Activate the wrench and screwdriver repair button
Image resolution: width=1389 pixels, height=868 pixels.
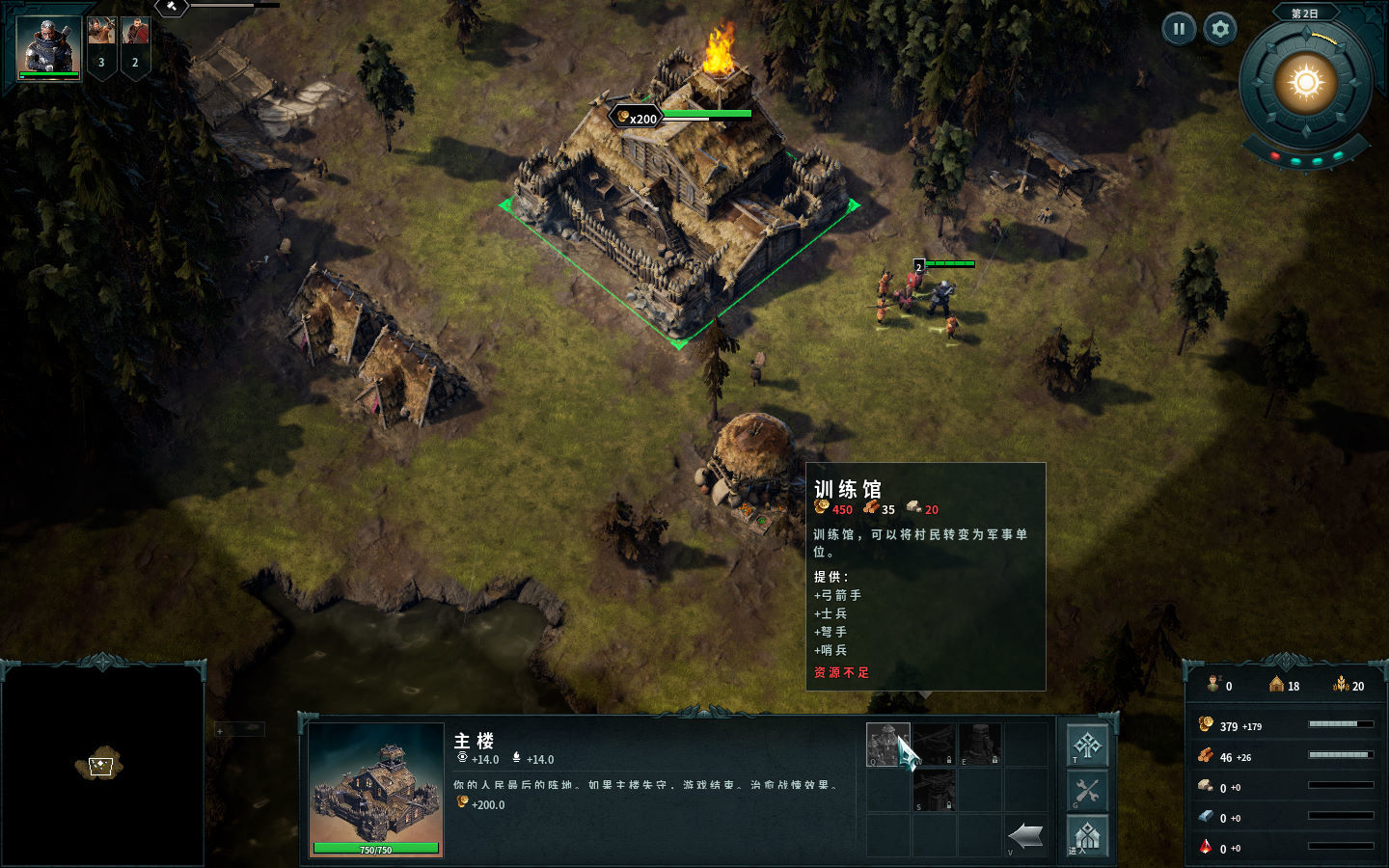click(1087, 791)
